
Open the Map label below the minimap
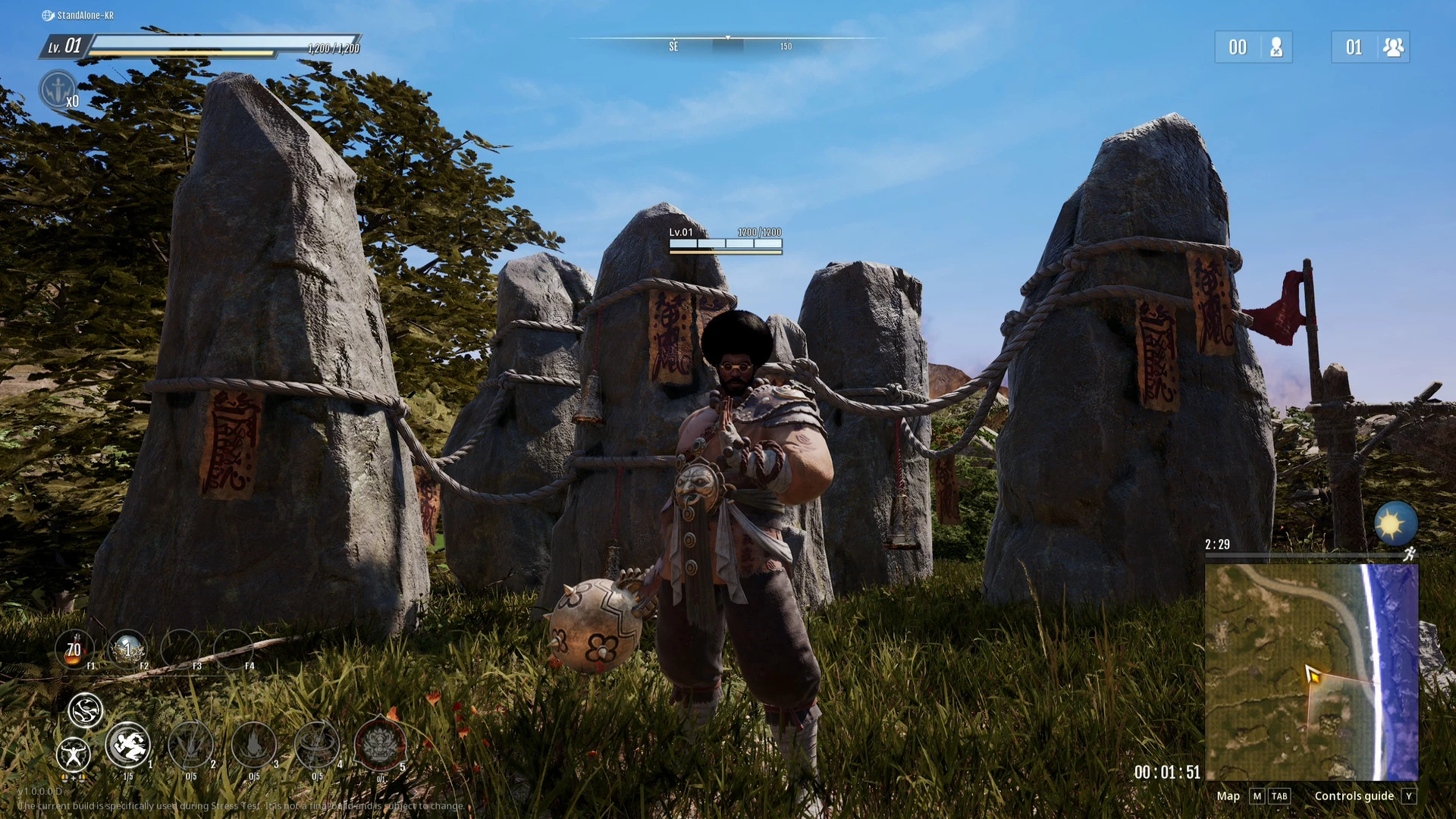click(1228, 795)
